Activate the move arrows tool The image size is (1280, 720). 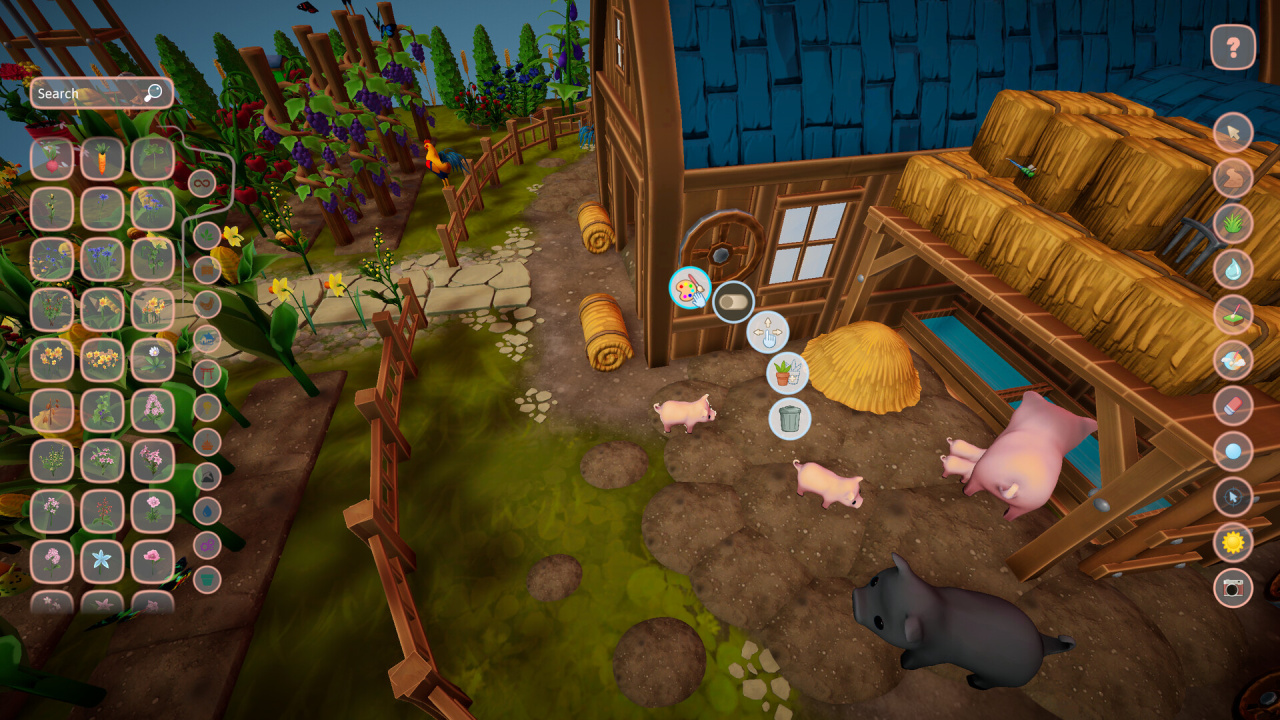(768, 332)
